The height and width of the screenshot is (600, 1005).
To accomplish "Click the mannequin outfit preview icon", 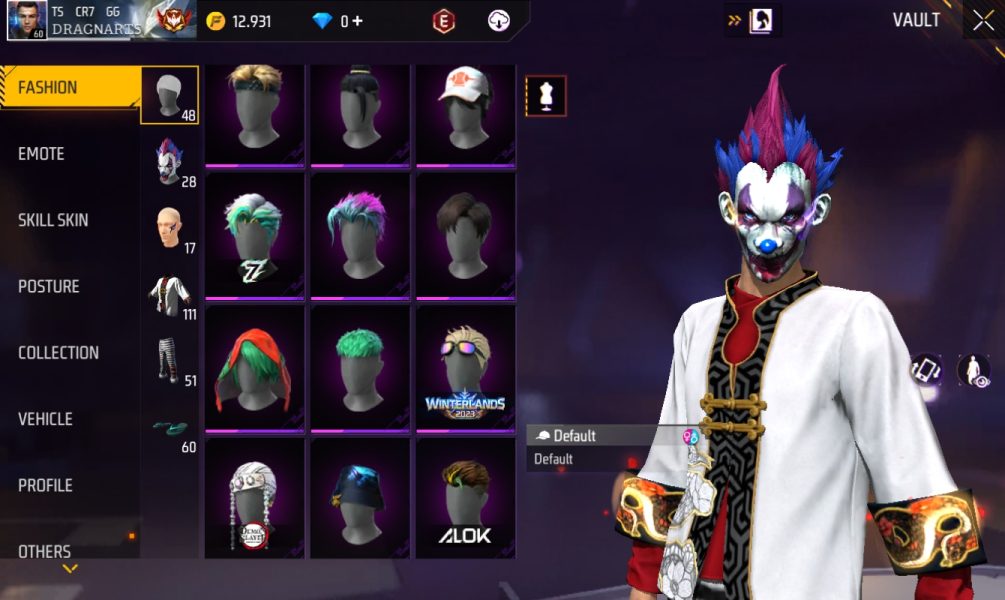I will [546, 96].
